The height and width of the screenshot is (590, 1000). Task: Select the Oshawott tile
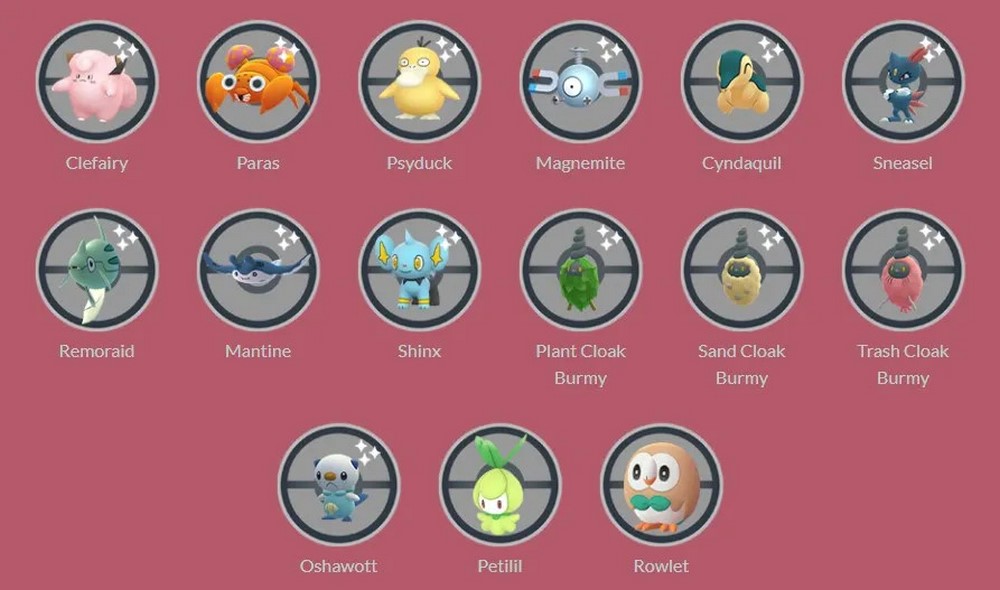[339, 485]
